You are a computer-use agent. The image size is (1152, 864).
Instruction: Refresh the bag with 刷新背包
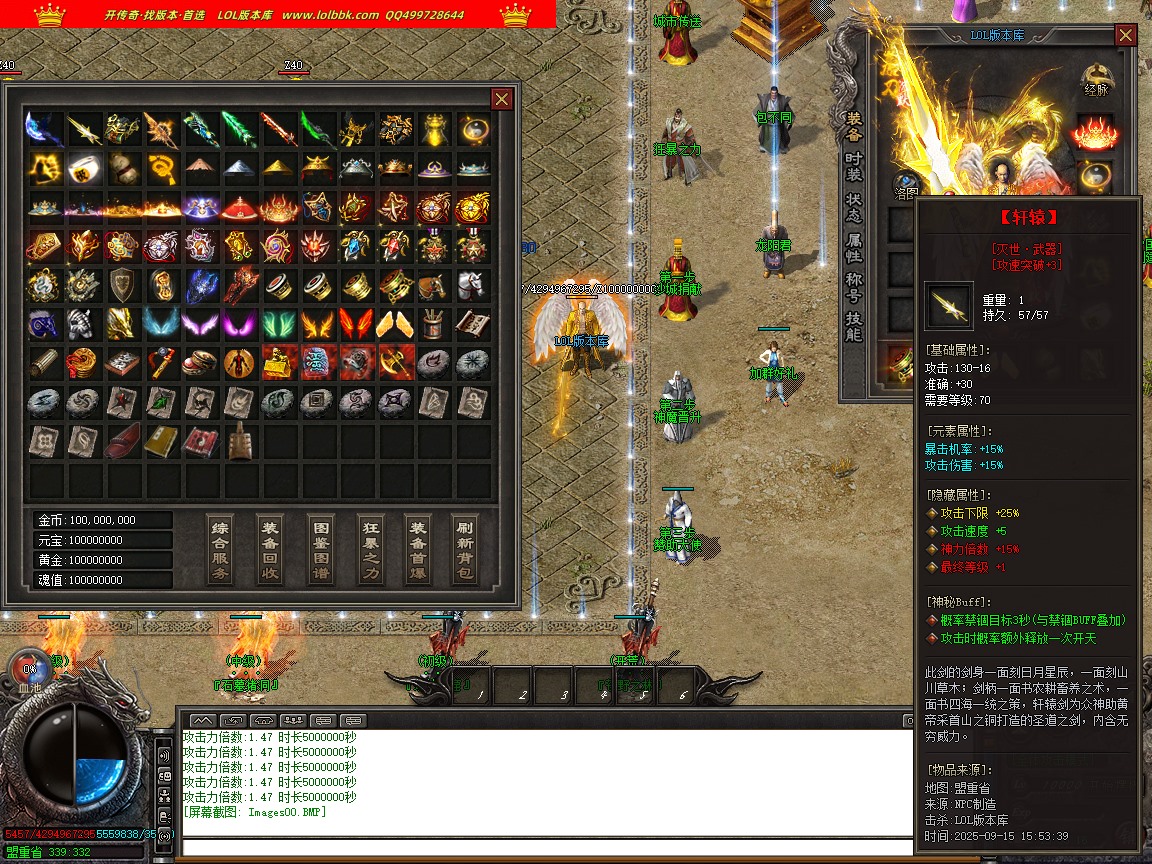coord(466,551)
